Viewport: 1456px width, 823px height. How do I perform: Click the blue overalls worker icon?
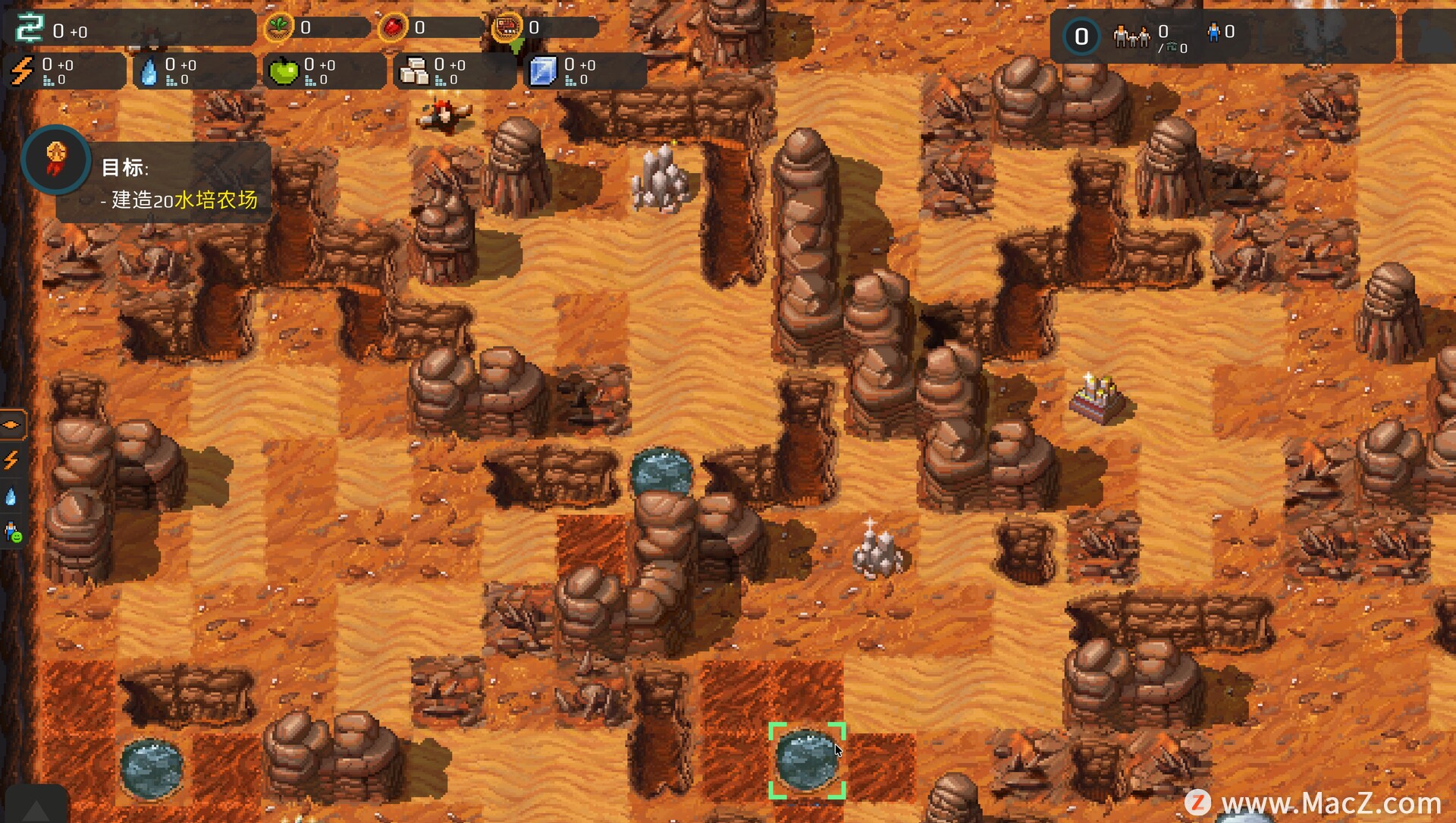coord(1213,32)
